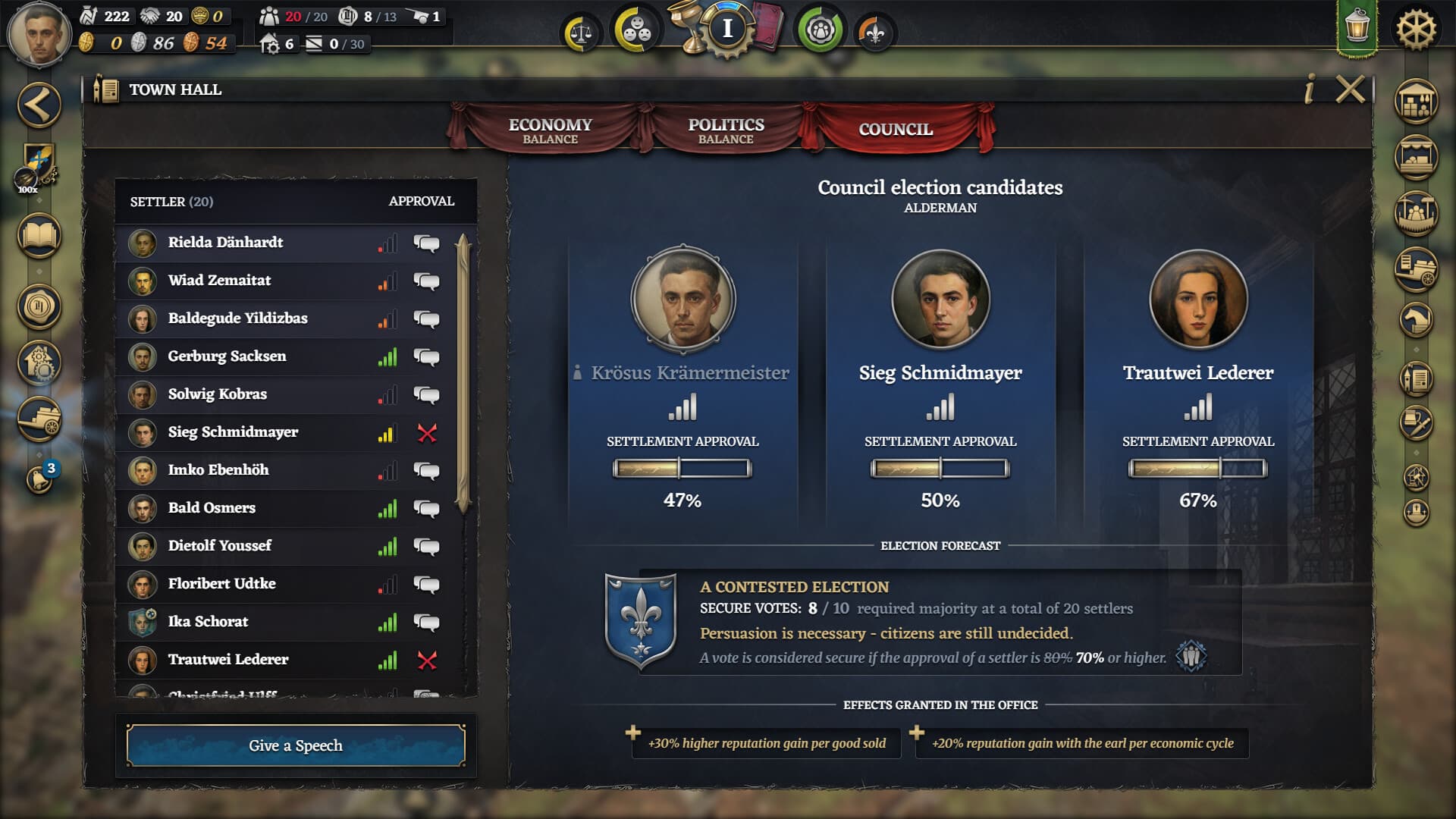Click the red X beside Sieg Schmidmayer

click(x=426, y=433)
